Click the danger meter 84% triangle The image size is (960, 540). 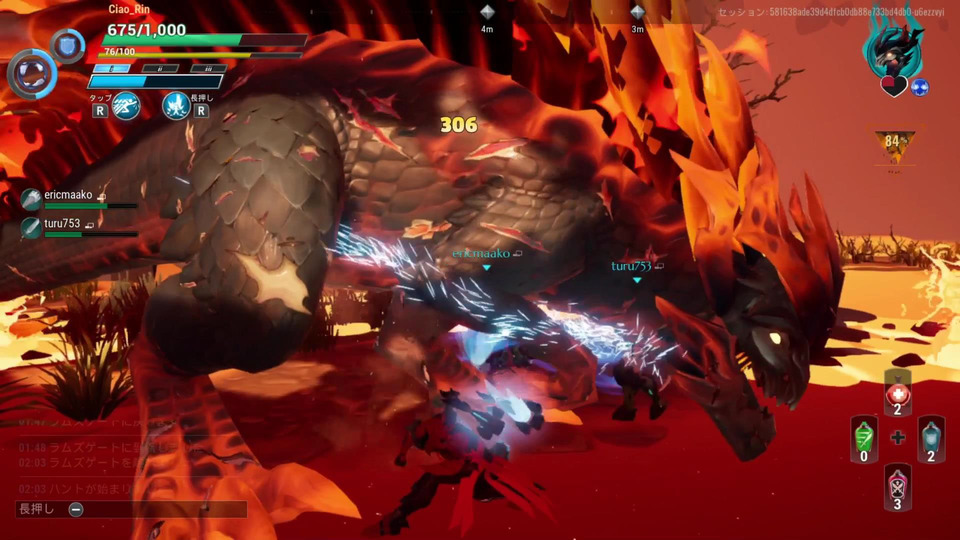(895, 145)
